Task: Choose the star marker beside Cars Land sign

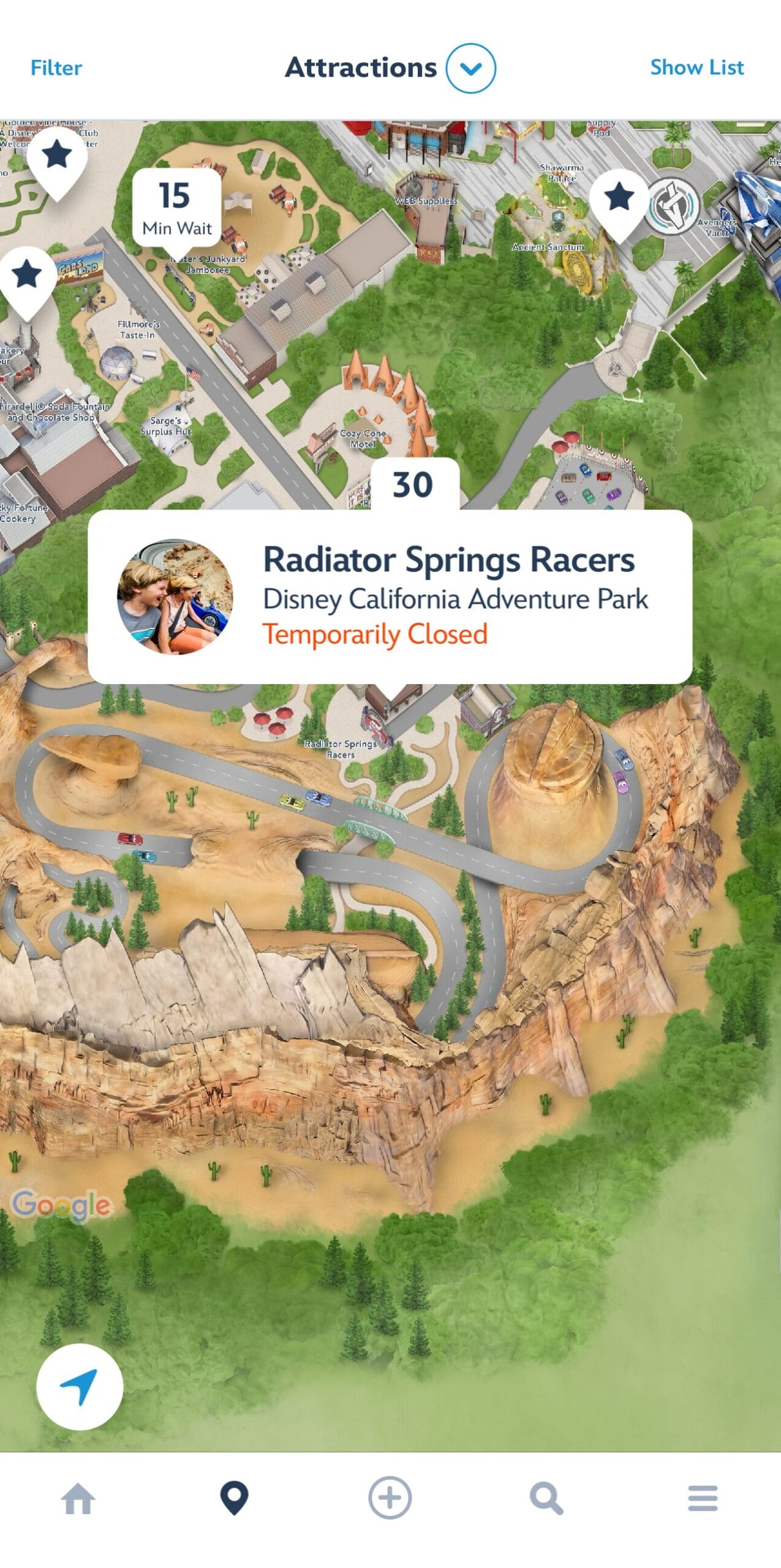Action: pos(28,275)
